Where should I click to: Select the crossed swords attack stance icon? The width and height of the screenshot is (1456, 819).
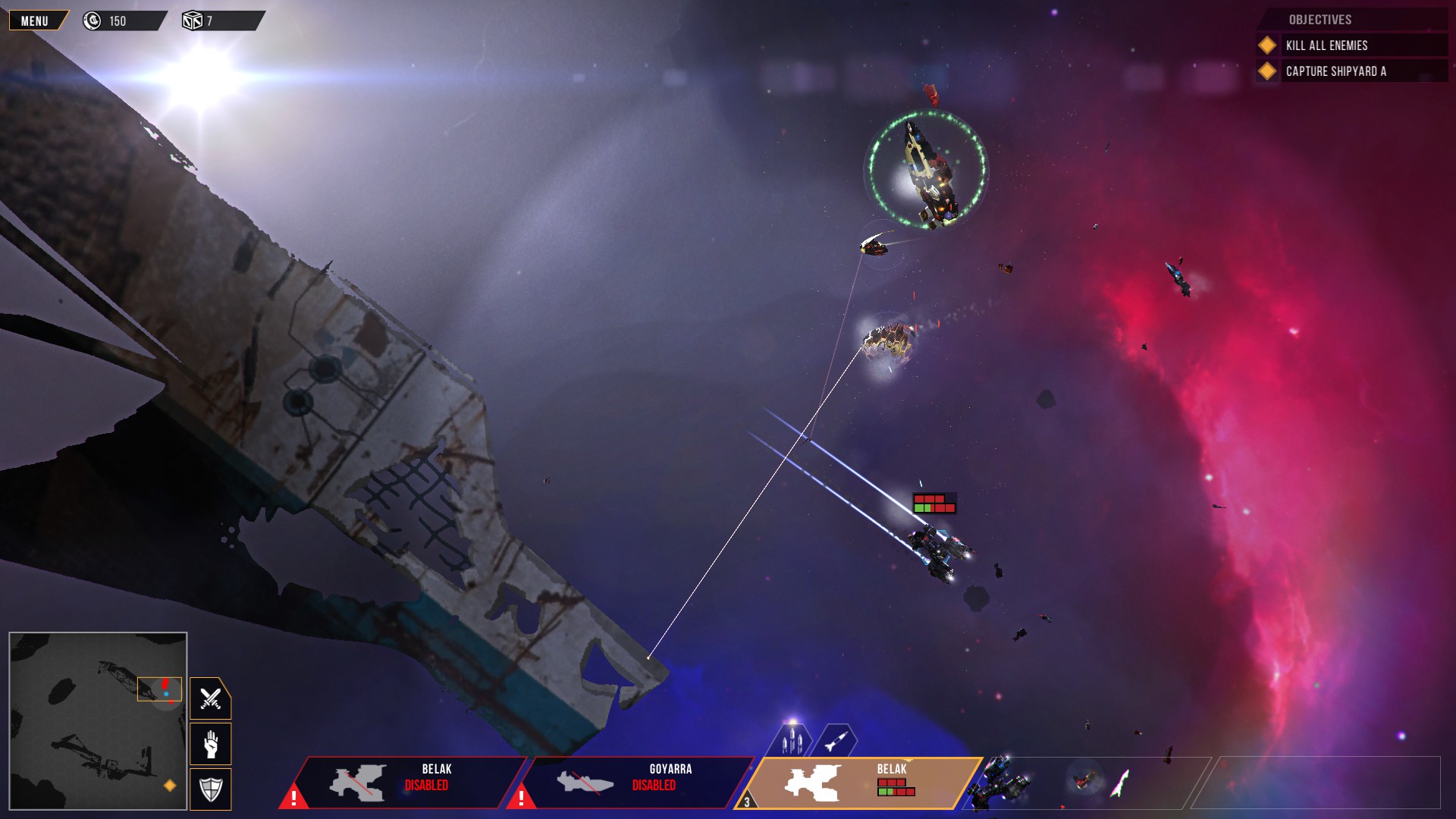point(210,698)
